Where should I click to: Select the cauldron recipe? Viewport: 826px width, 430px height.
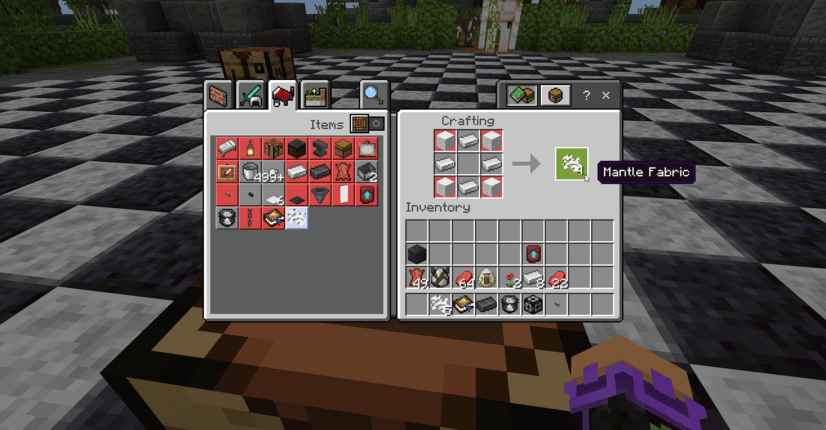(250, 171)
